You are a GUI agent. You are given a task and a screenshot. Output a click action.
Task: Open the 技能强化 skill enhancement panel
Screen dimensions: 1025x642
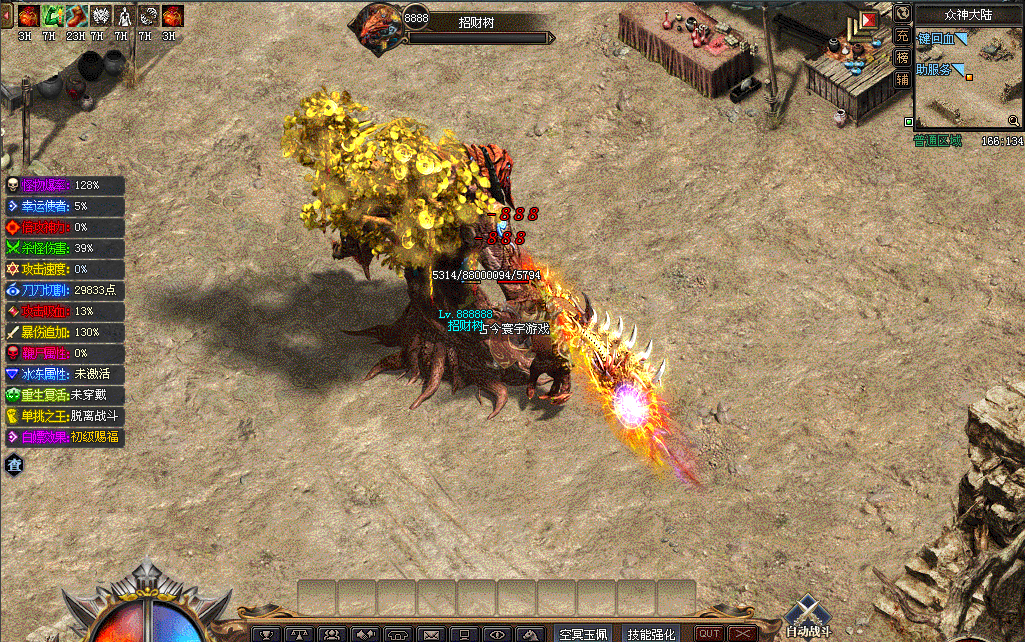pos(651,634)
